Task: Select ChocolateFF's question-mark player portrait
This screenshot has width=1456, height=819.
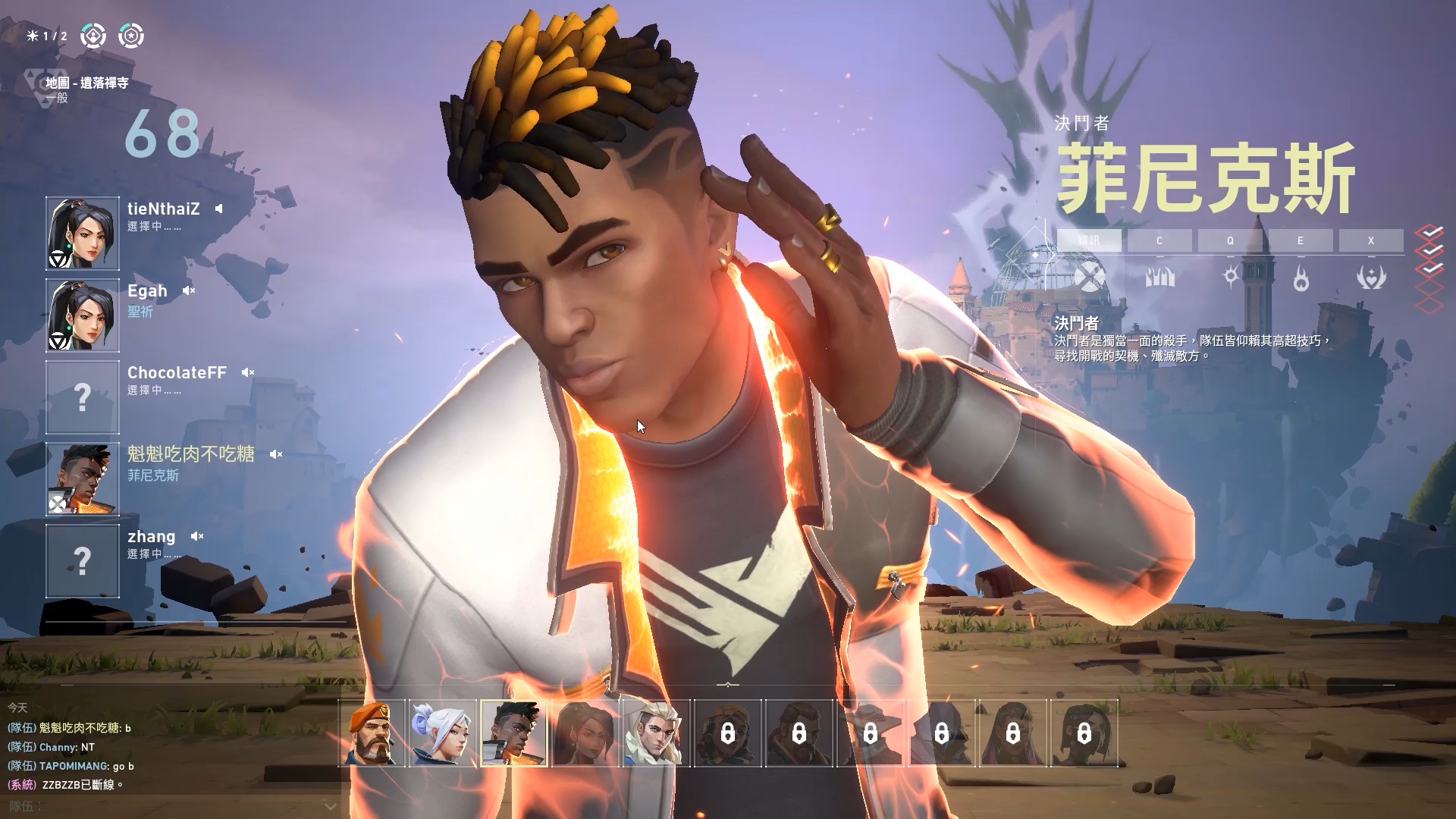Action: click(83, 397)
